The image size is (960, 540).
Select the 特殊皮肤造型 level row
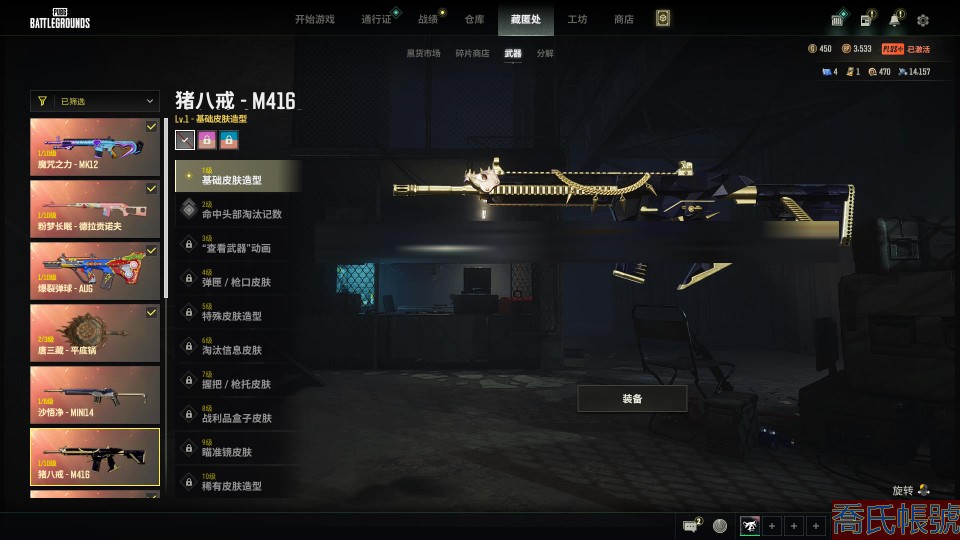click(238, 312)
